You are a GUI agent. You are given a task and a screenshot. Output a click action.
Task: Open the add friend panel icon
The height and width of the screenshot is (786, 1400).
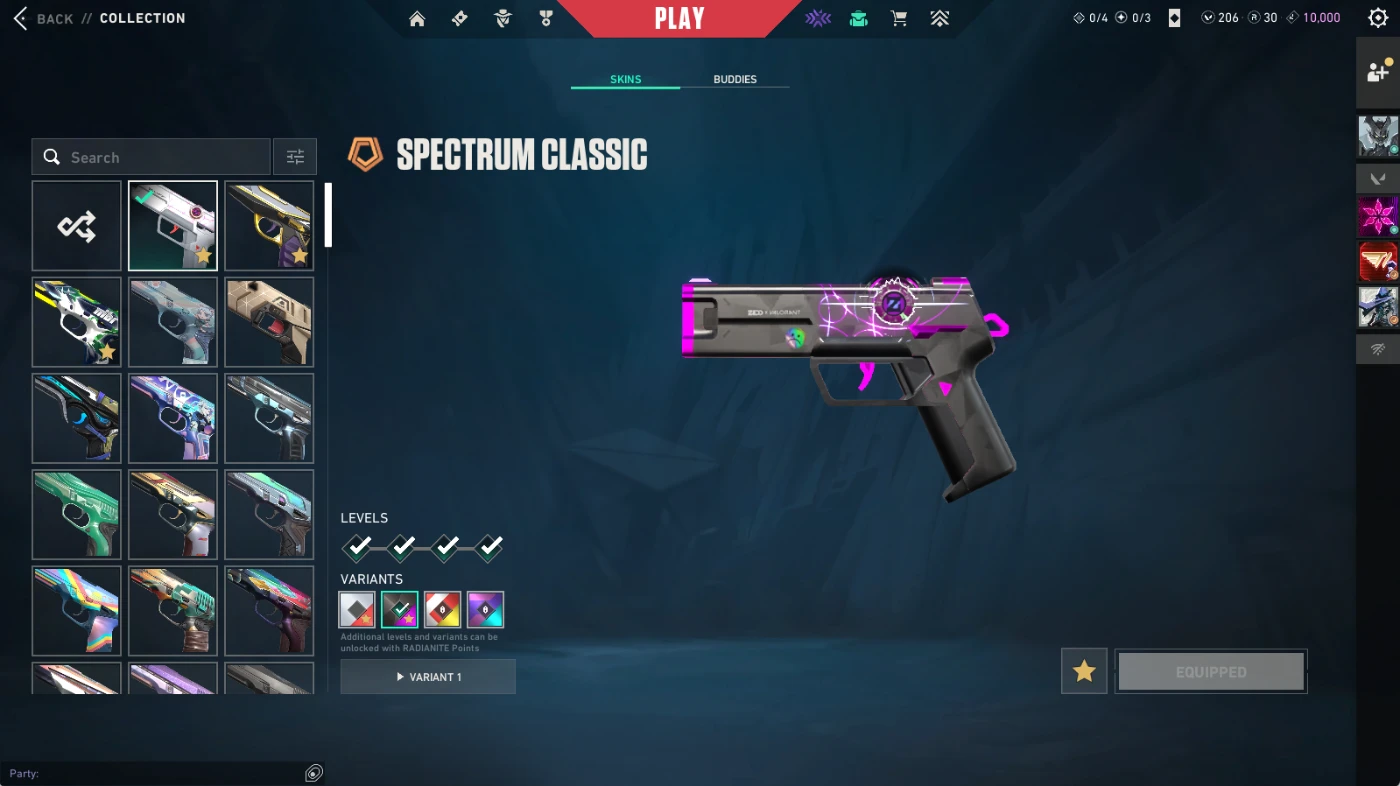coord(1378,72)
